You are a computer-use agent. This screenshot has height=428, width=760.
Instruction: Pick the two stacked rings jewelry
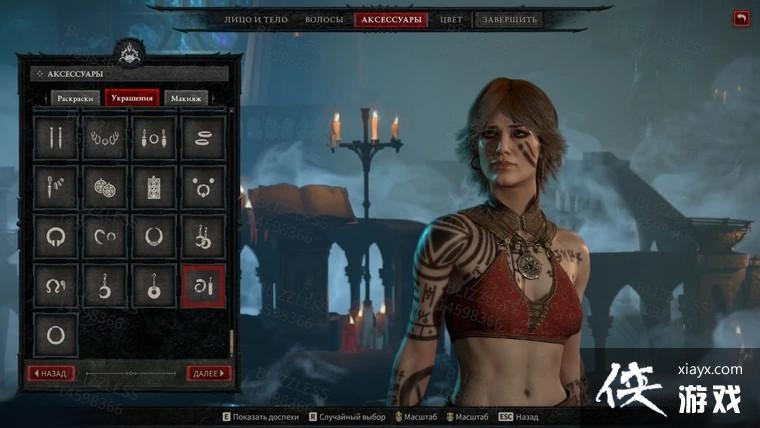203,137
